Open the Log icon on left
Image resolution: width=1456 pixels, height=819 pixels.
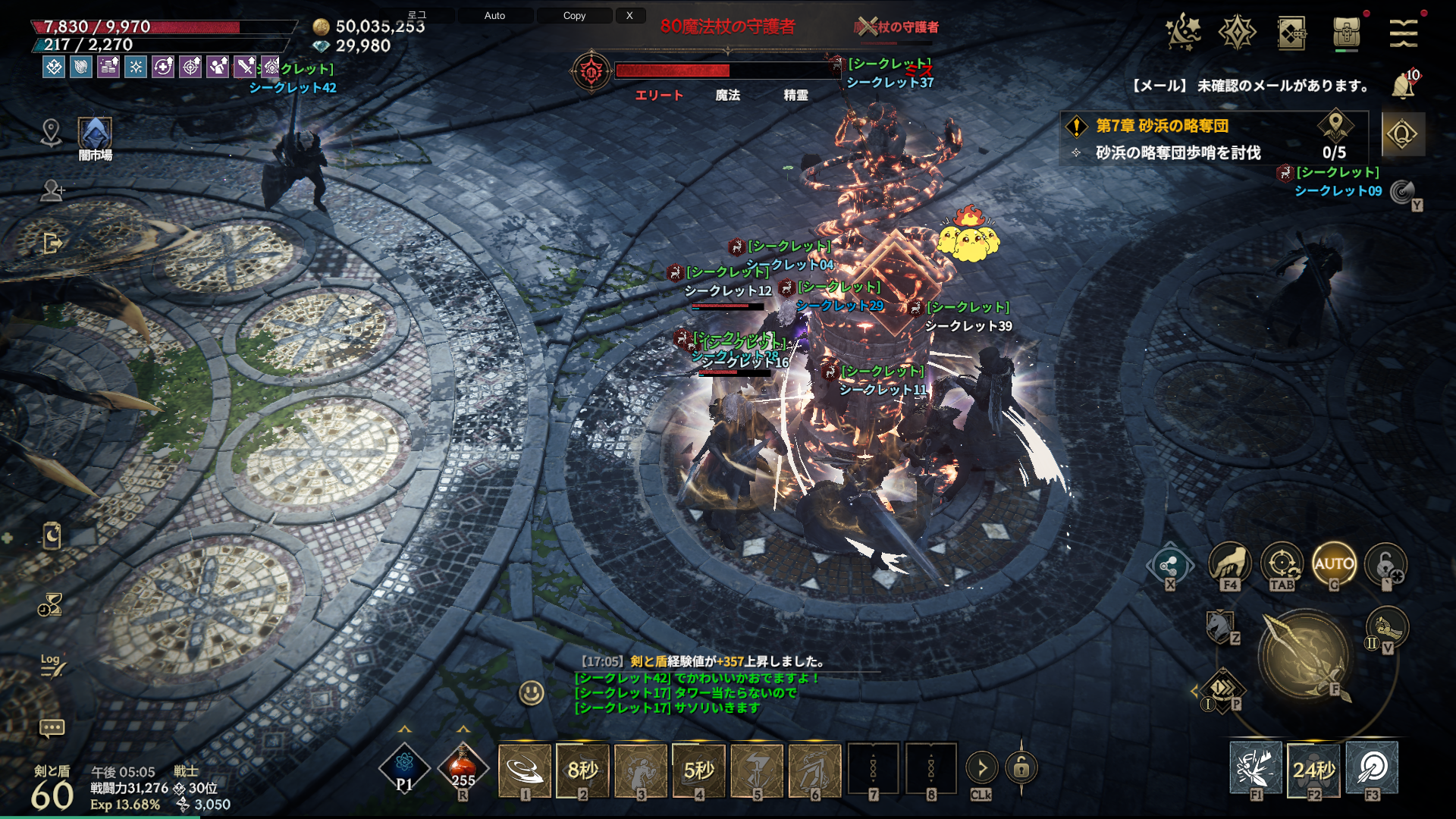[x=52, y=664]
